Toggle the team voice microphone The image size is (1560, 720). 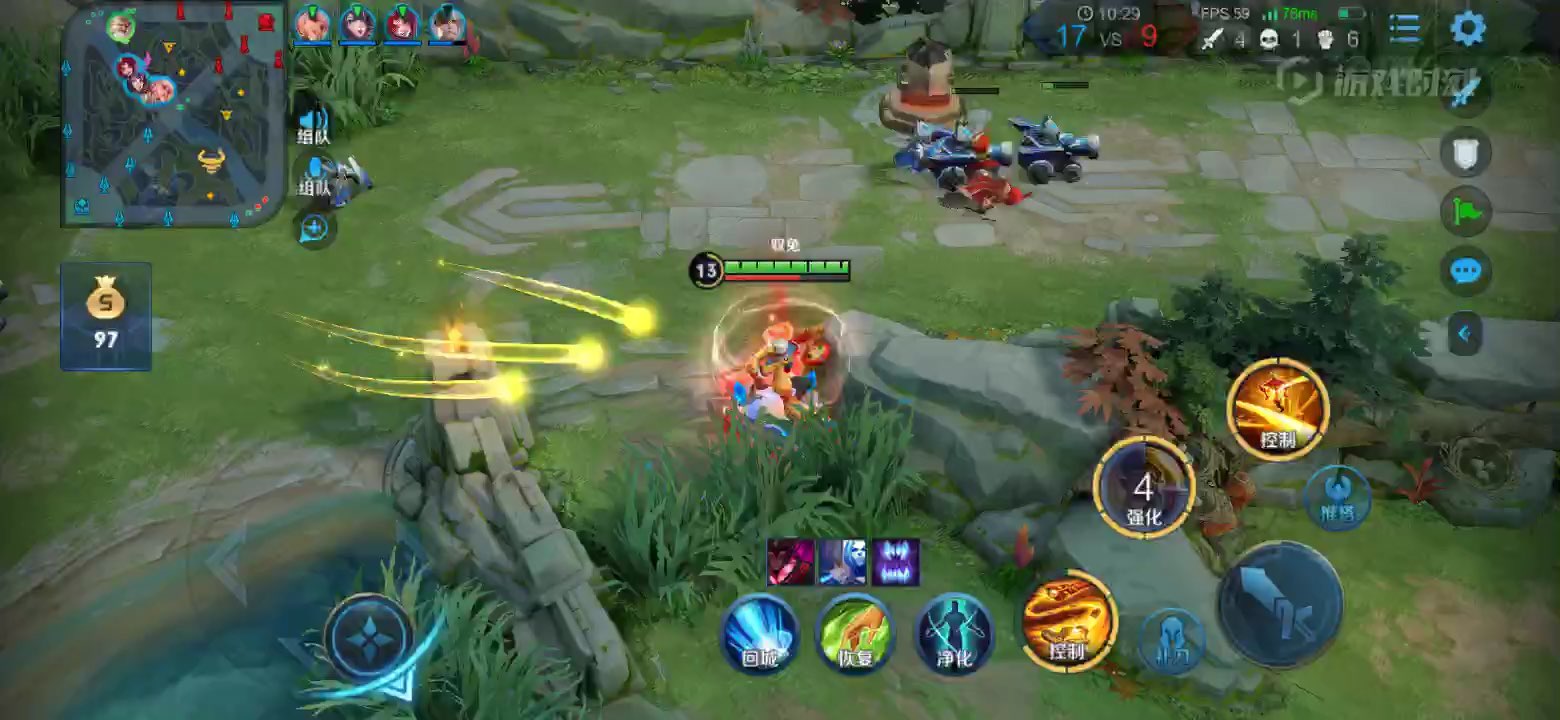click(314, 175)
